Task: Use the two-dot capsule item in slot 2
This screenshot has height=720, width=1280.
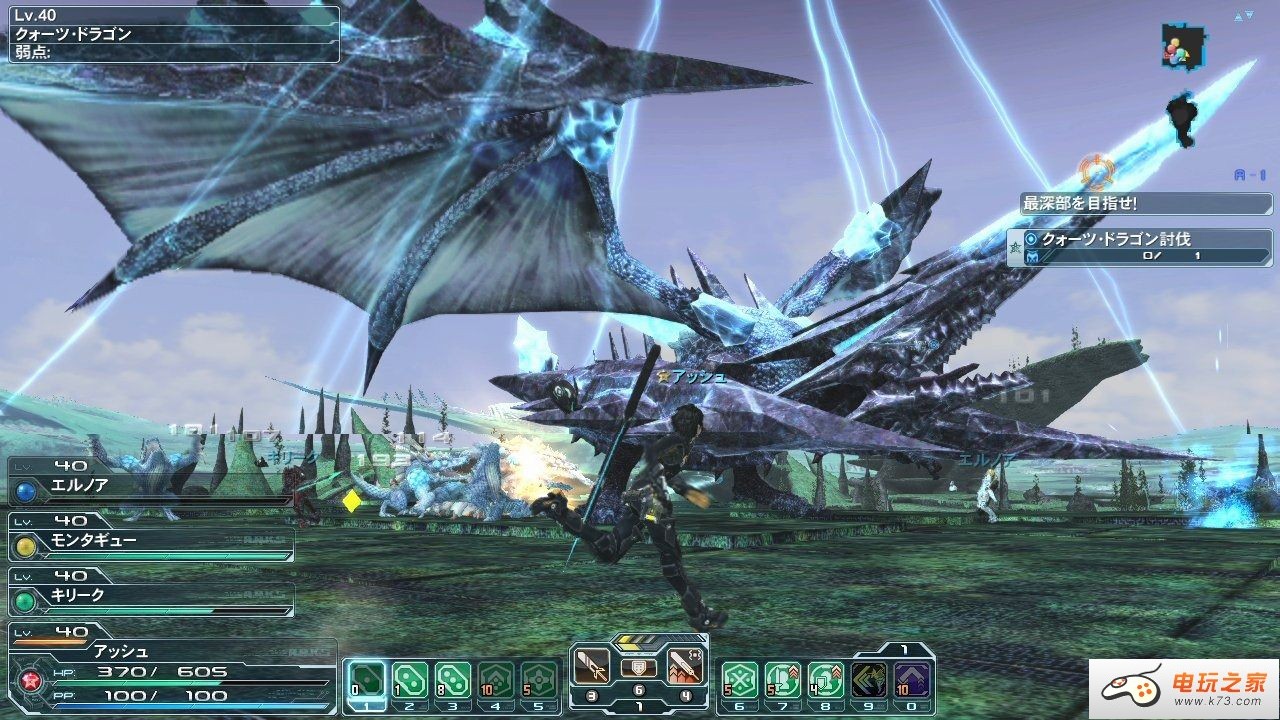Action: point(410,680)
